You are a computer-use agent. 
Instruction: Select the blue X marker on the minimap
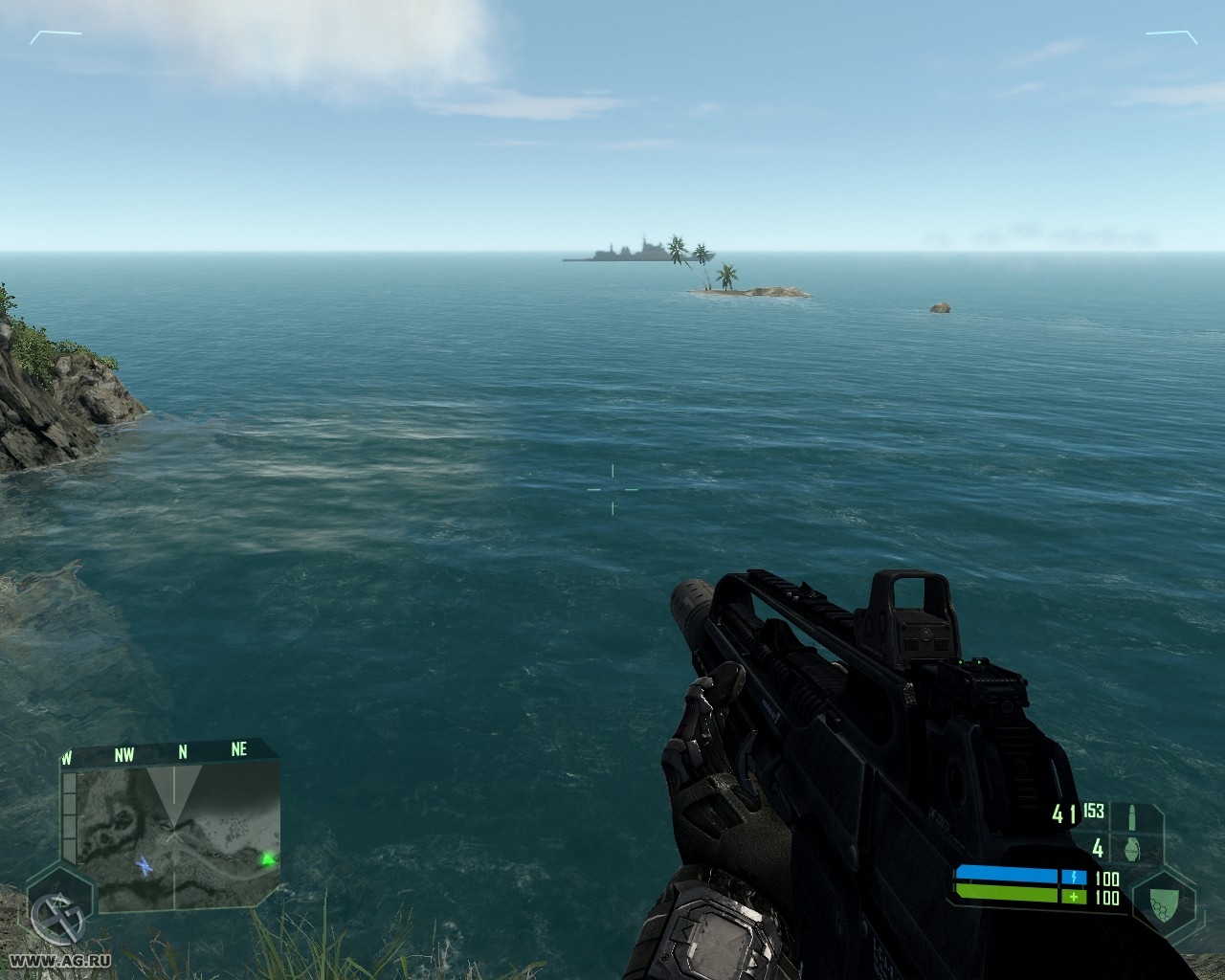point(144,865)
